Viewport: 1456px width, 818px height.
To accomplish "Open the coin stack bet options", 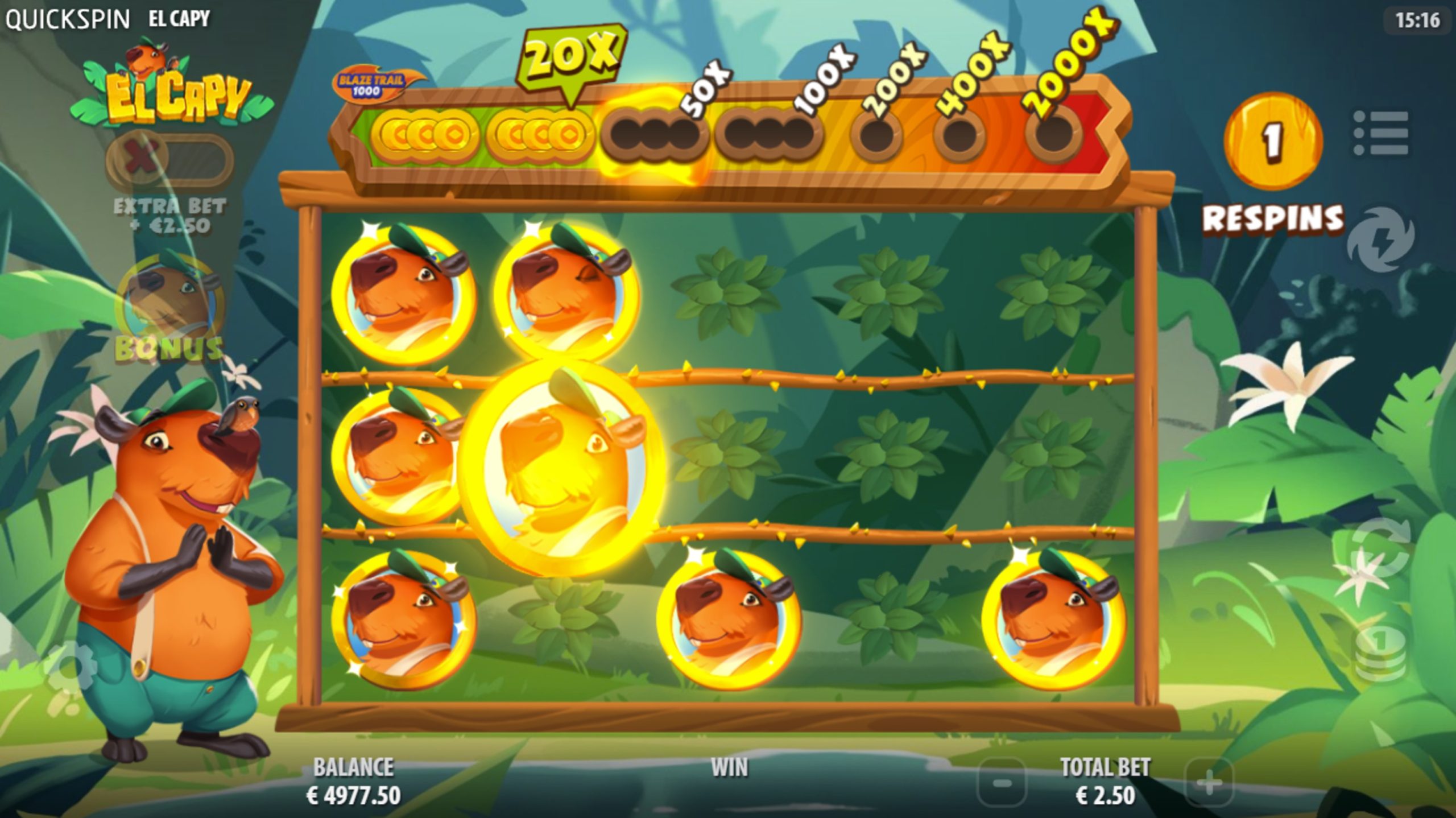I will click(1380, 652).
